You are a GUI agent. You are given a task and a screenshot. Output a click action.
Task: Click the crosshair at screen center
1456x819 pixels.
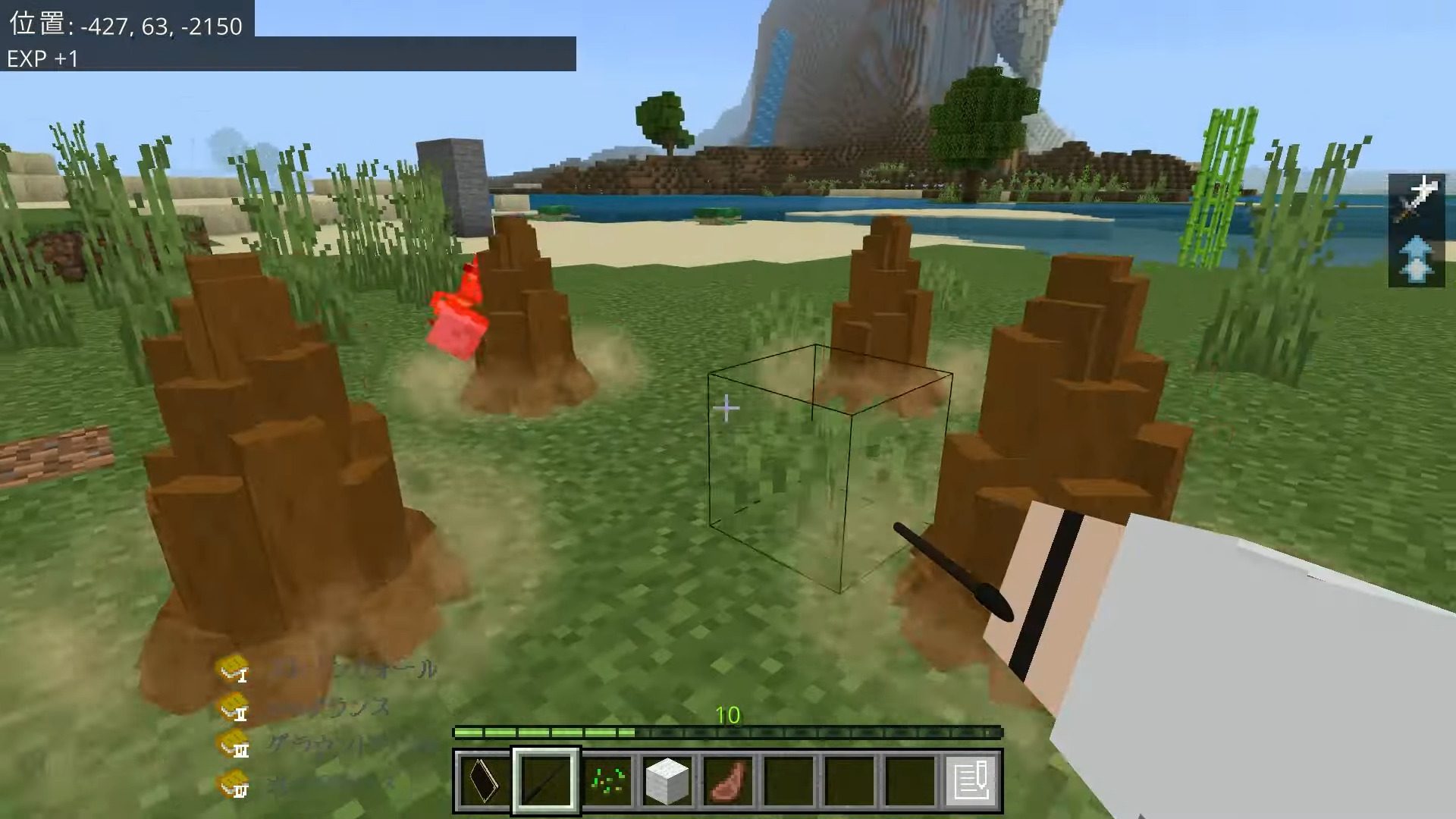coord(727,407)
